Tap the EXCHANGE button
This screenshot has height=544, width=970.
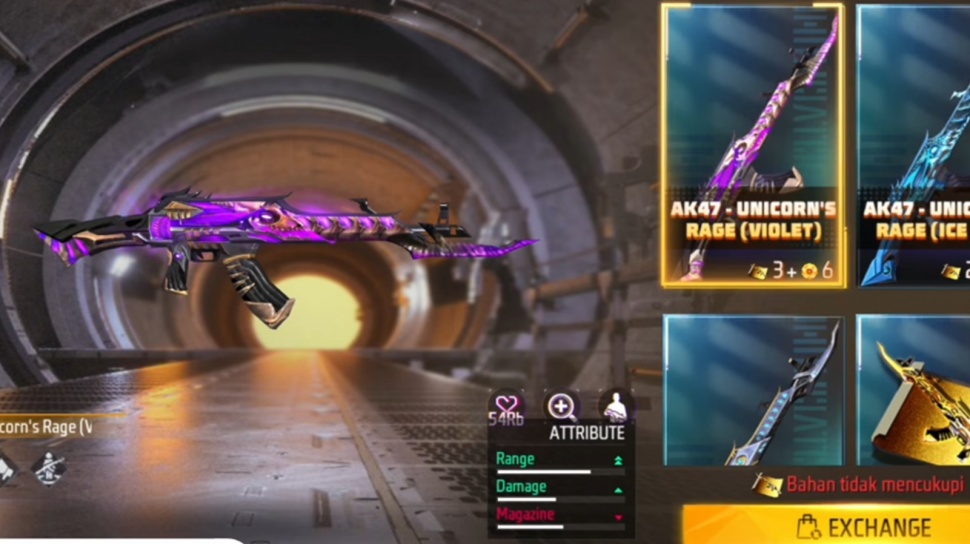pos(826,526)
